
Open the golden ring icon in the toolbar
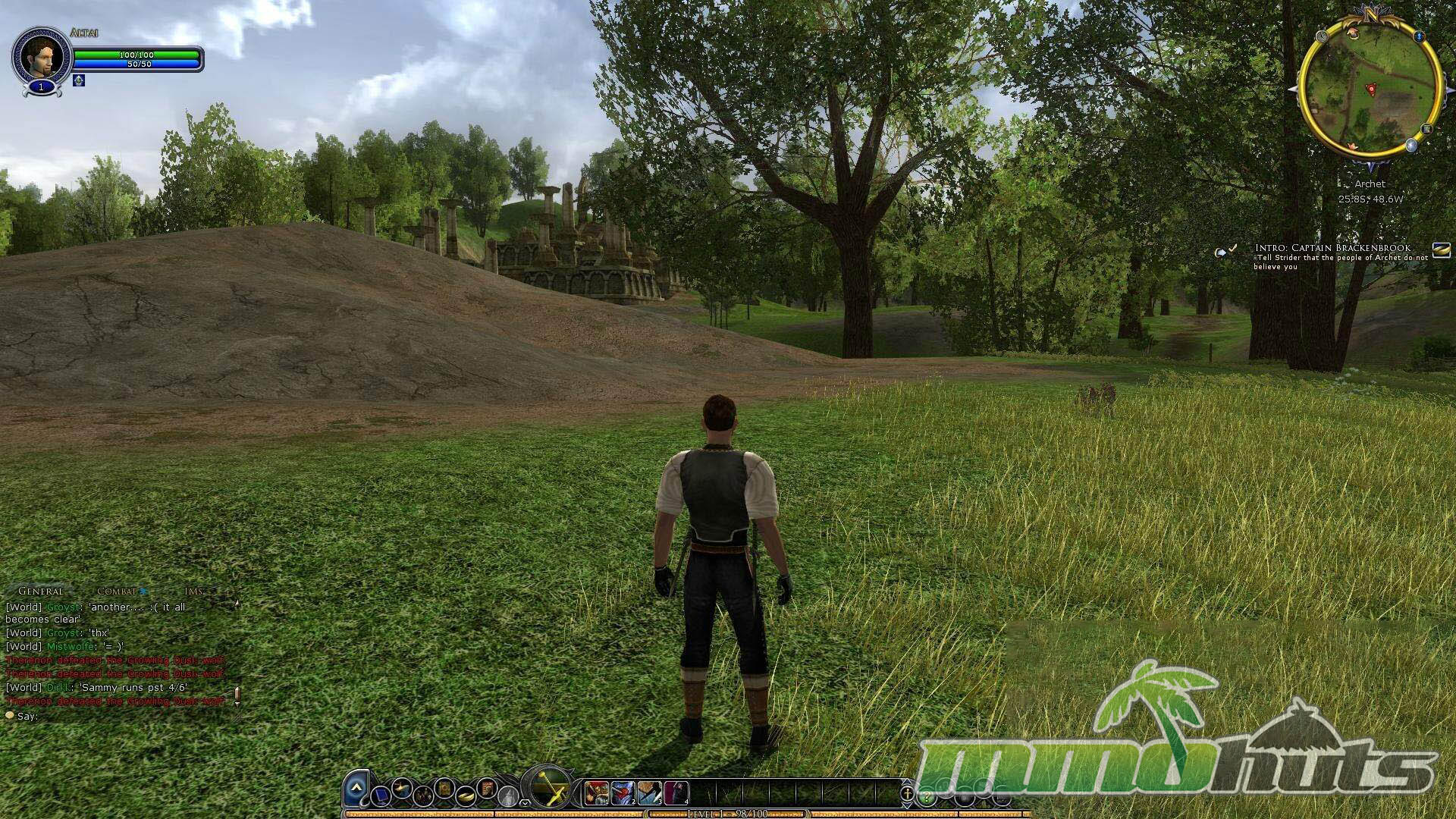pyautogui.click(x=466, y=795)
